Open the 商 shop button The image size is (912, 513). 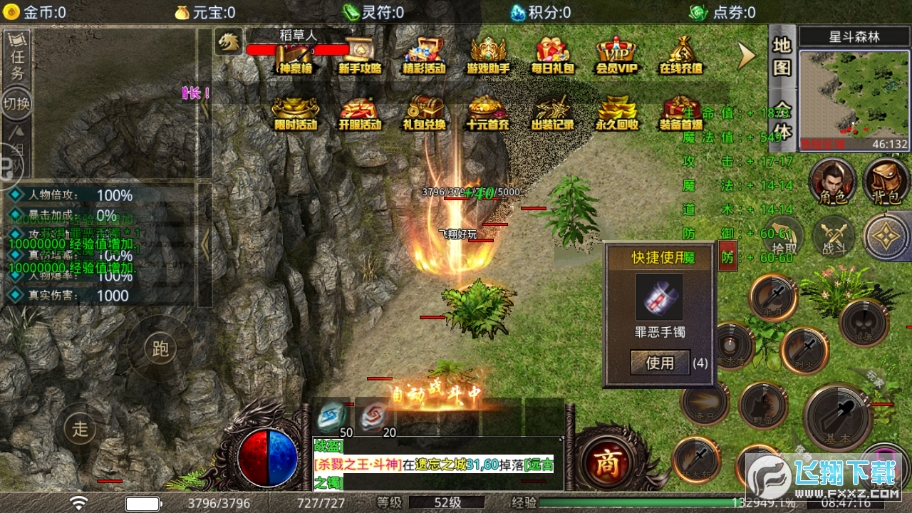pyautogui.click(x=606, y=462)
